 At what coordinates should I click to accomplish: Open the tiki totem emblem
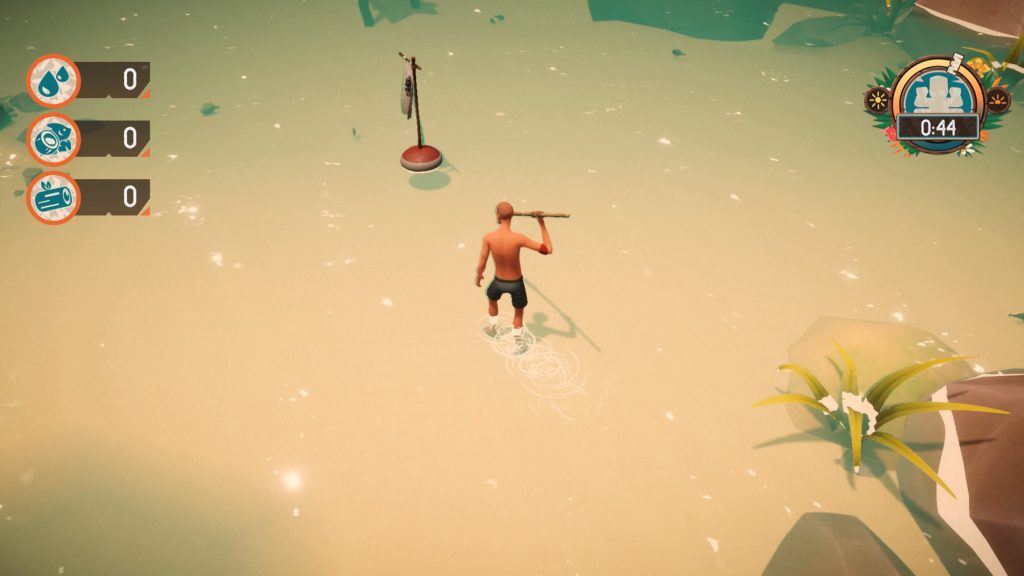(937, 93)
